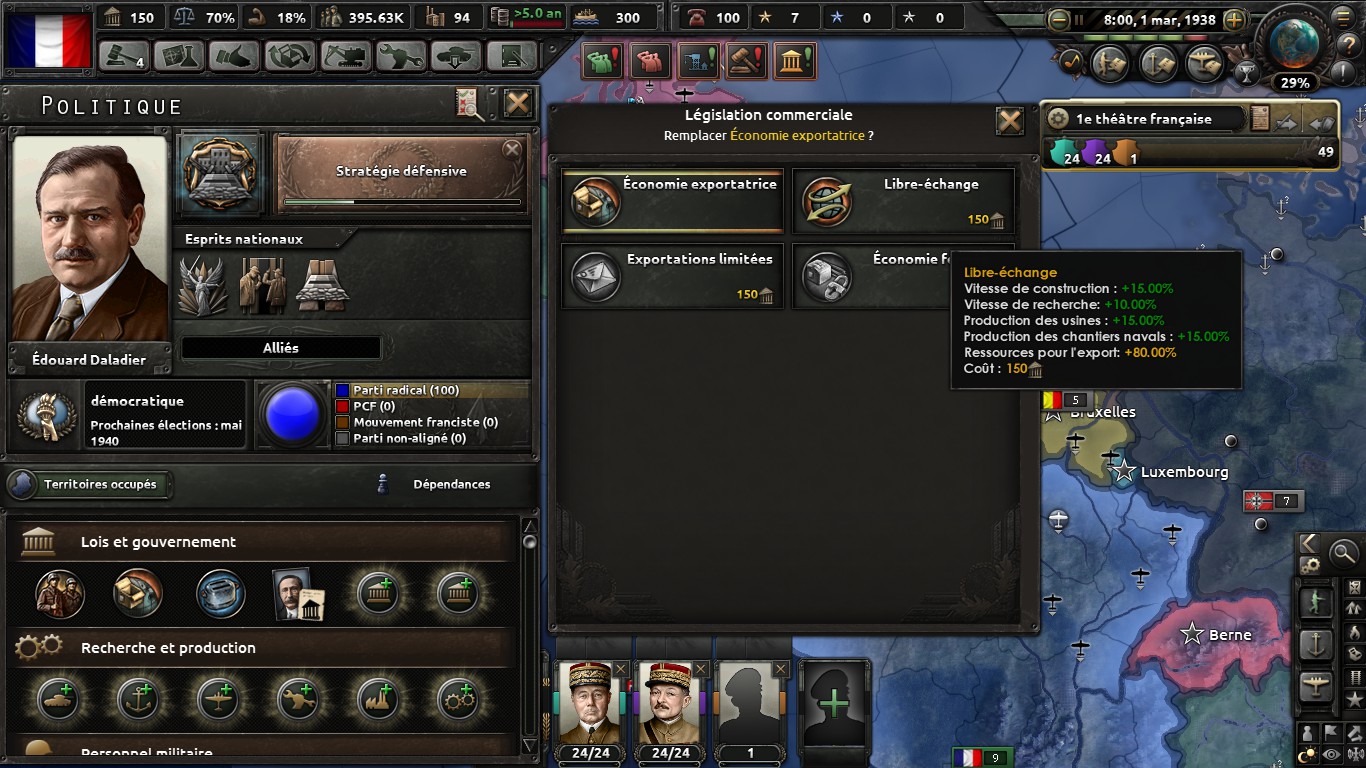Select the 1e théâtre française header
1366x768 pixels.
(1144, 119)
